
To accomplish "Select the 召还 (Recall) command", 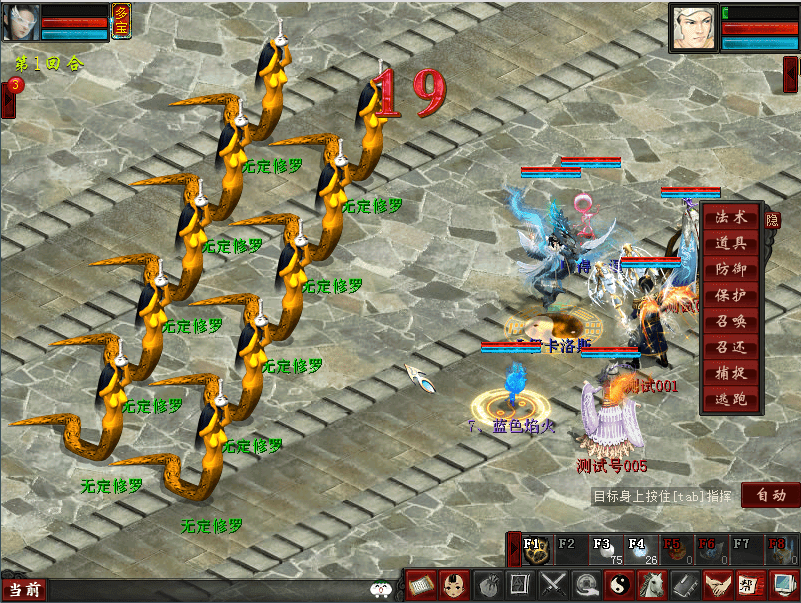I will click(x=731, y=348).
